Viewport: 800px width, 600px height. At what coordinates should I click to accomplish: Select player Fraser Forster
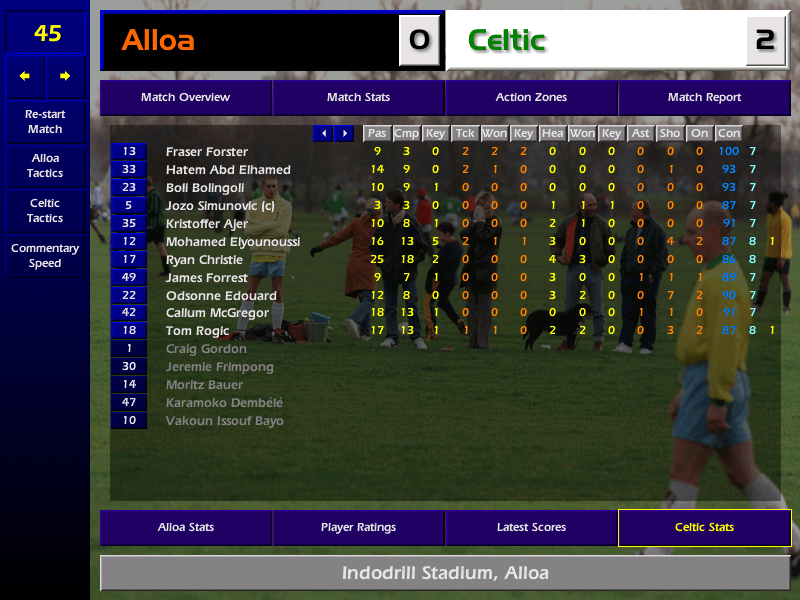(207, 152)
